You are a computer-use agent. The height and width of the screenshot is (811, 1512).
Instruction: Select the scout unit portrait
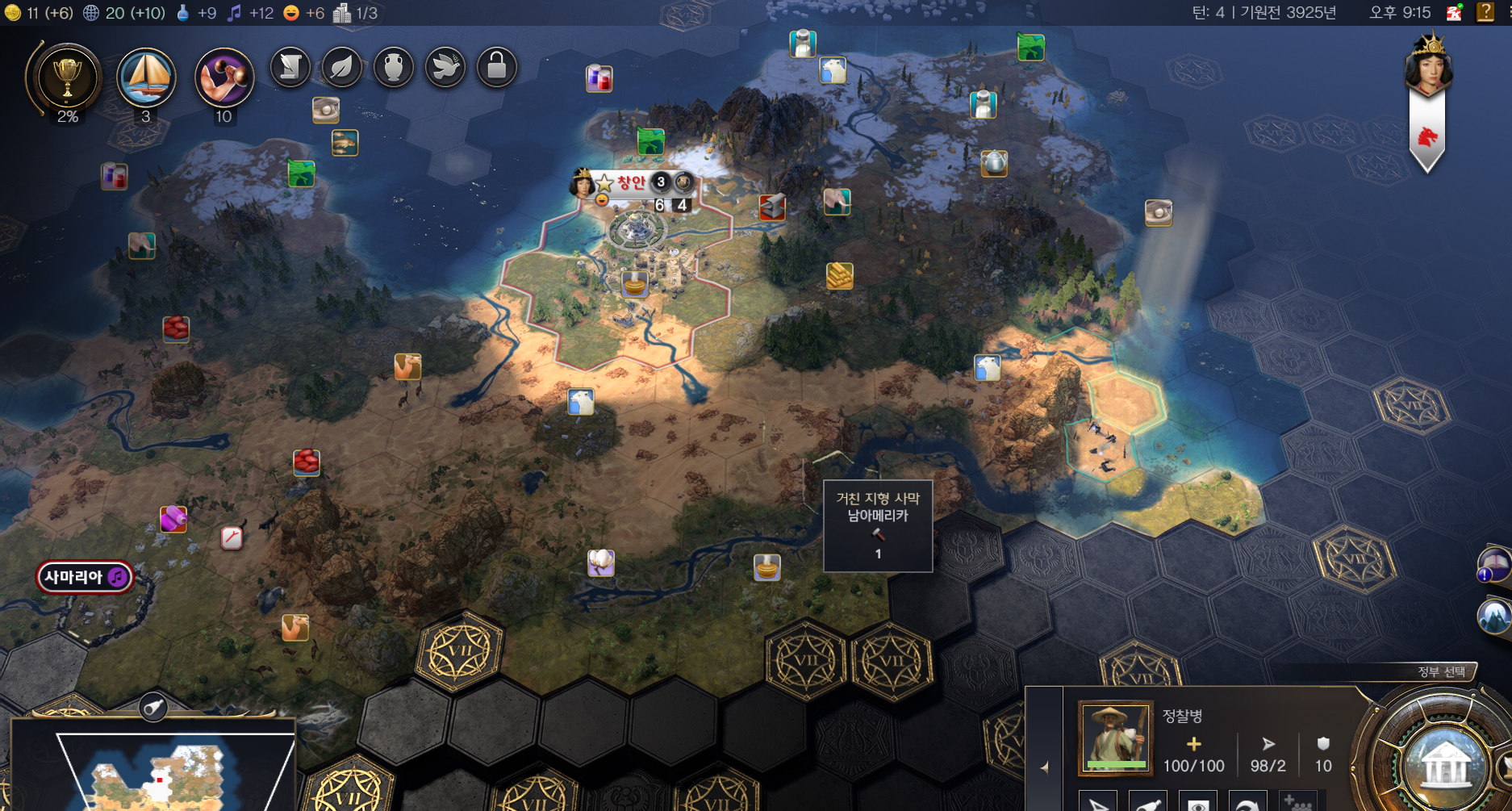(1116, 738)
